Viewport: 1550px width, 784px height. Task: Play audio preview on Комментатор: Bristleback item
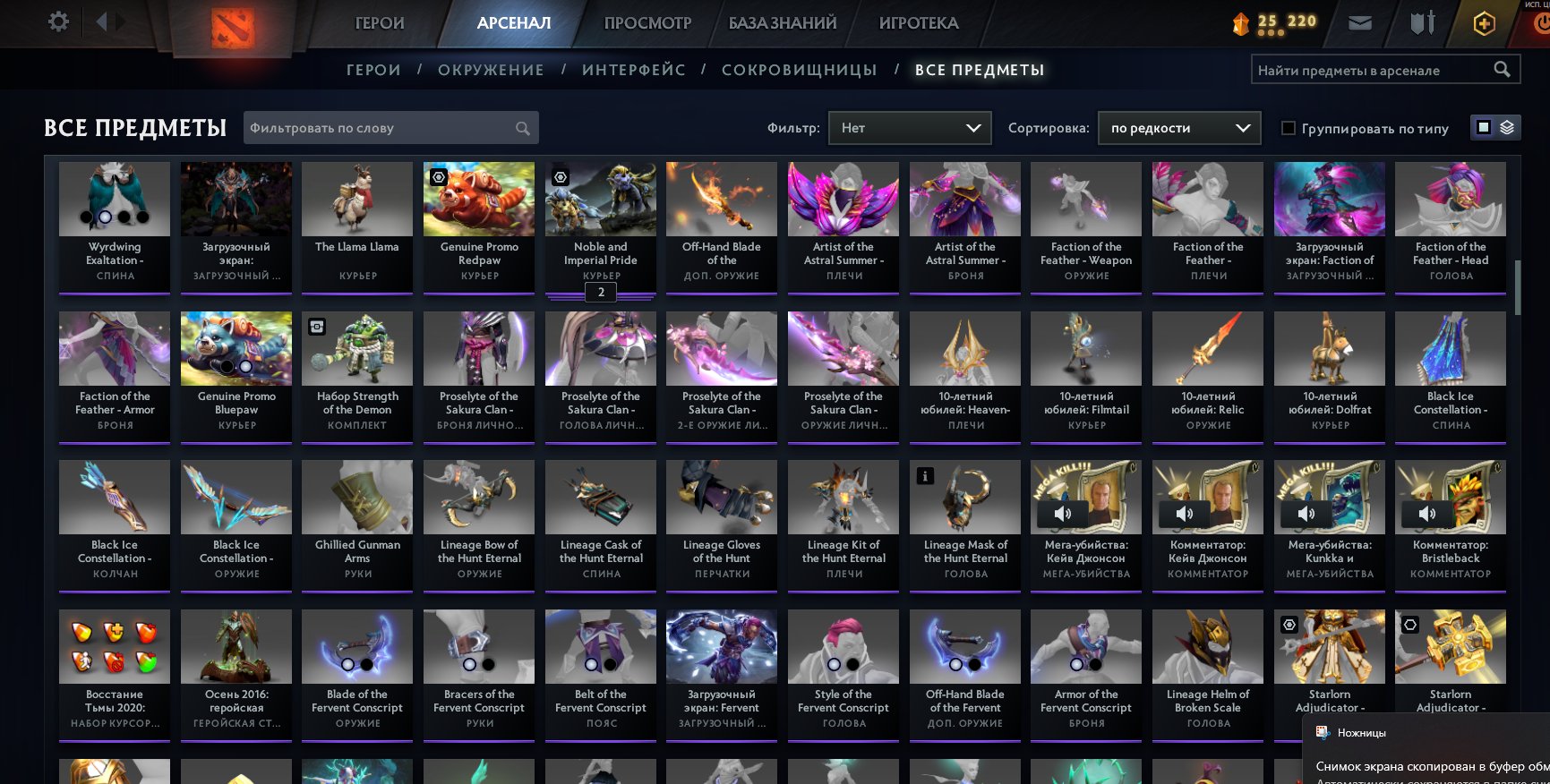pos(1429,513)
